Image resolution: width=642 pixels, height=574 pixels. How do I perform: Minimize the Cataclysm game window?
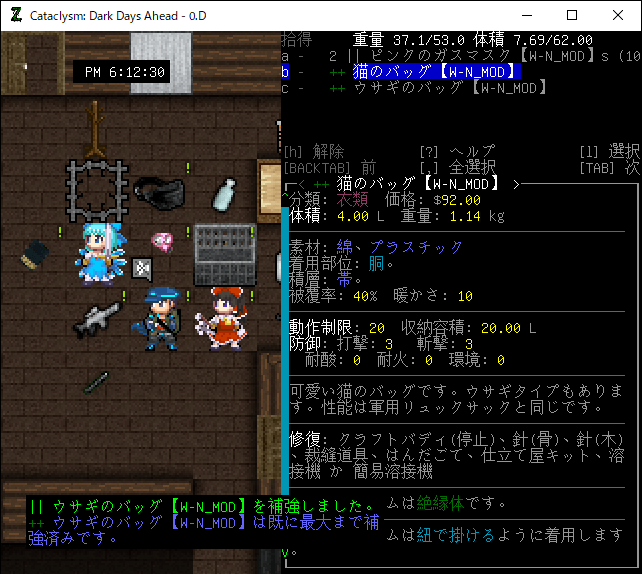click(525, 15)
